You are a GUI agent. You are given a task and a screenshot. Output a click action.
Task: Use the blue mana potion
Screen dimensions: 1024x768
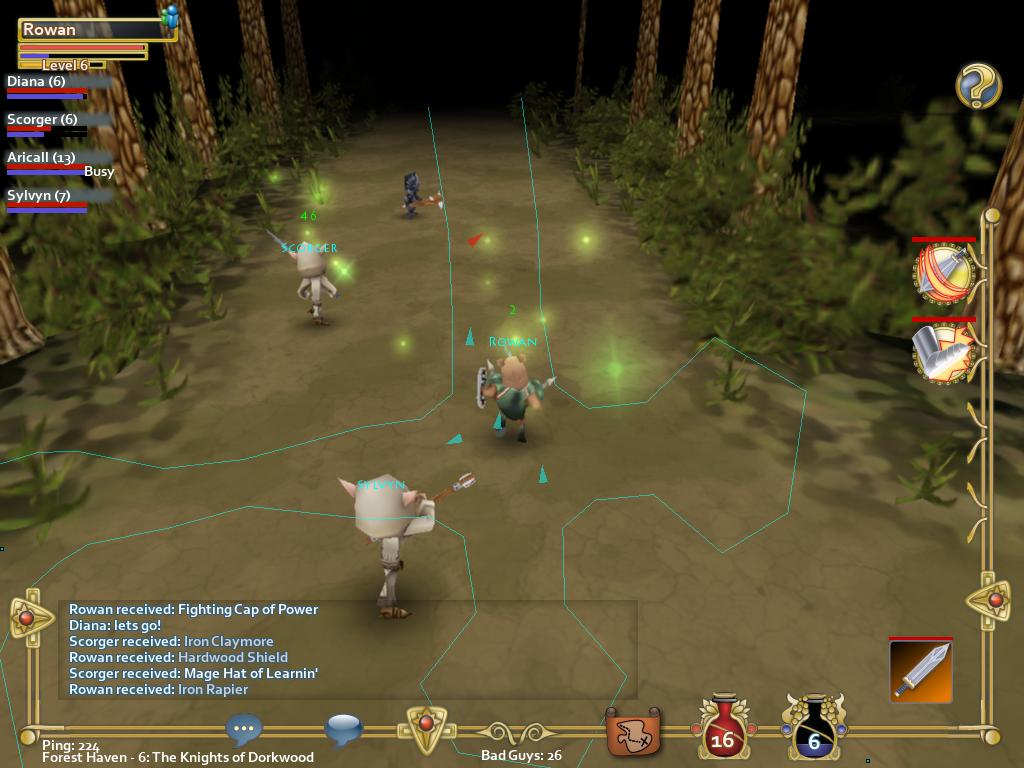pyautogui.click(x=814, y=728)
